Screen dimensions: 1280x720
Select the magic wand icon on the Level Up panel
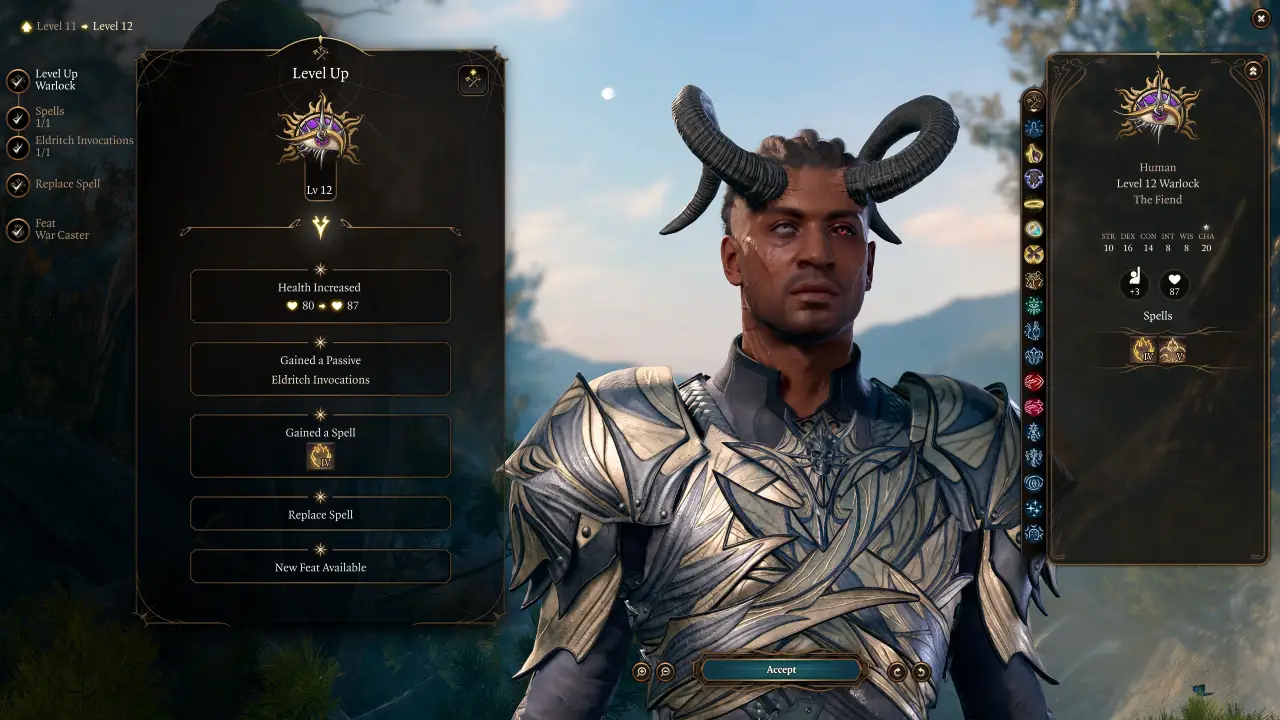(x=473, y=80)
